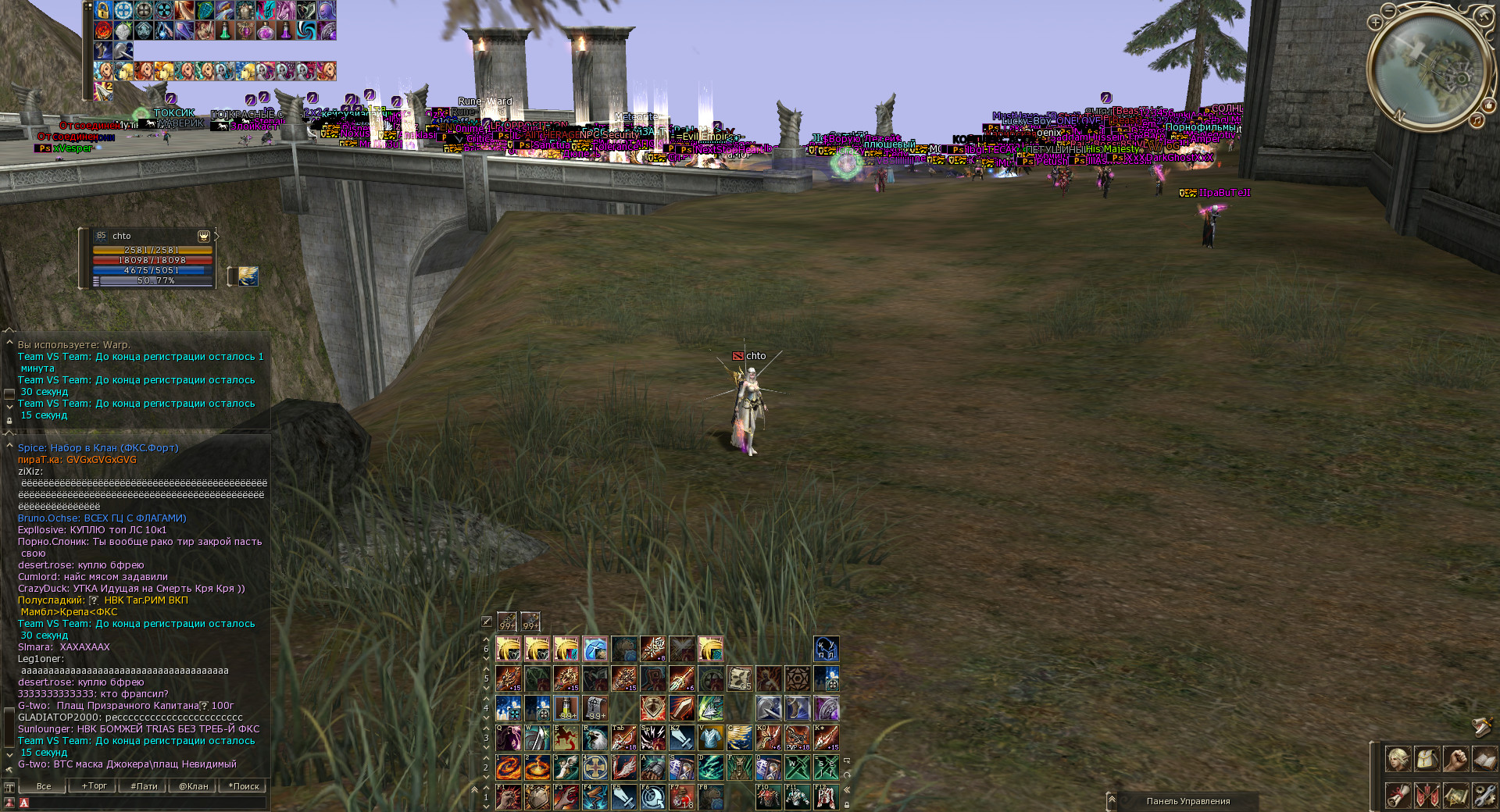Activate the fire swirl skill in slot 1
Viewport: 1500px width, 812px height.
509,767
